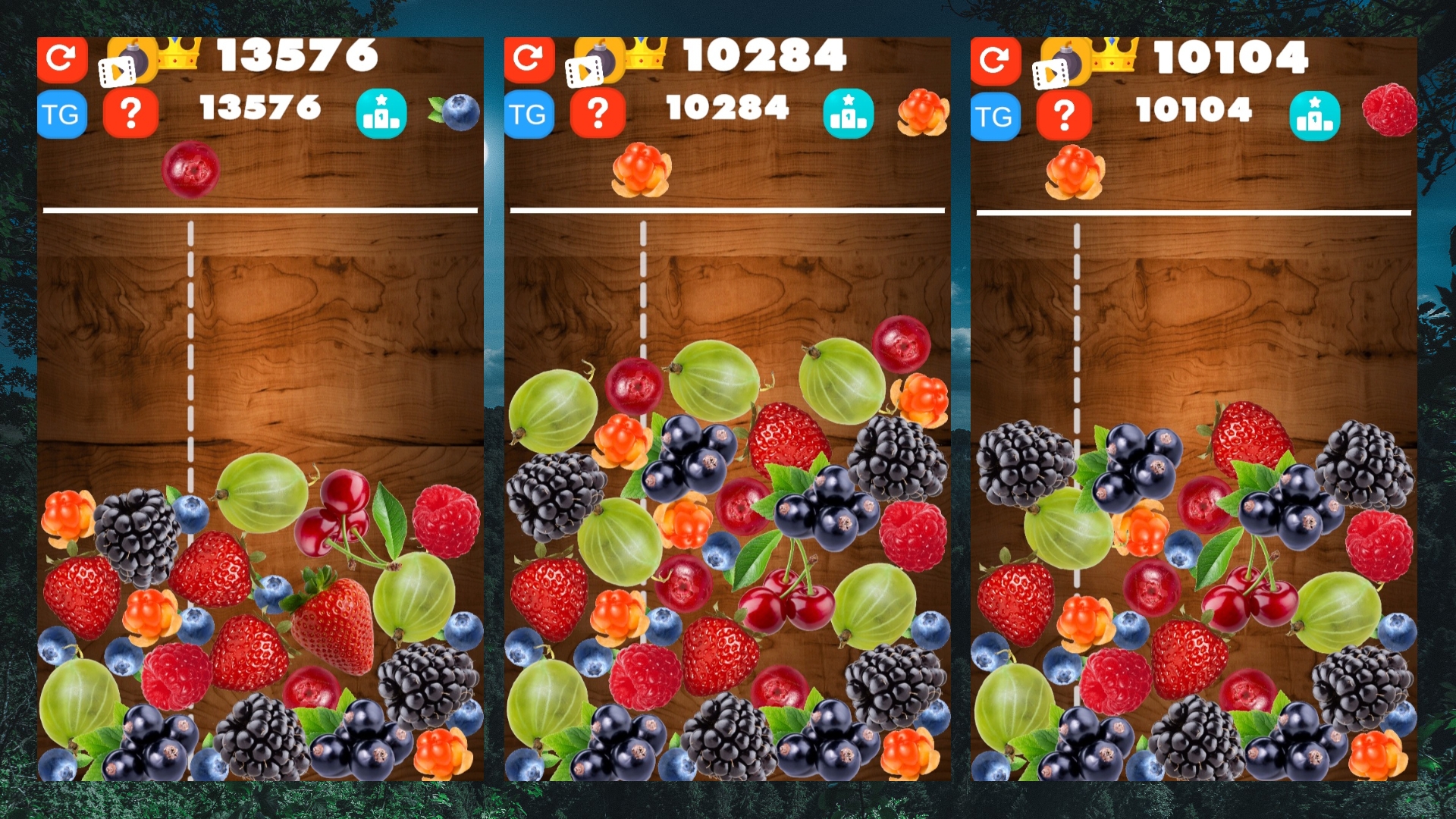Viewport: 1456px width, 819px height.
Task: Restart the game in the middle panel
Action: [529, 58]
